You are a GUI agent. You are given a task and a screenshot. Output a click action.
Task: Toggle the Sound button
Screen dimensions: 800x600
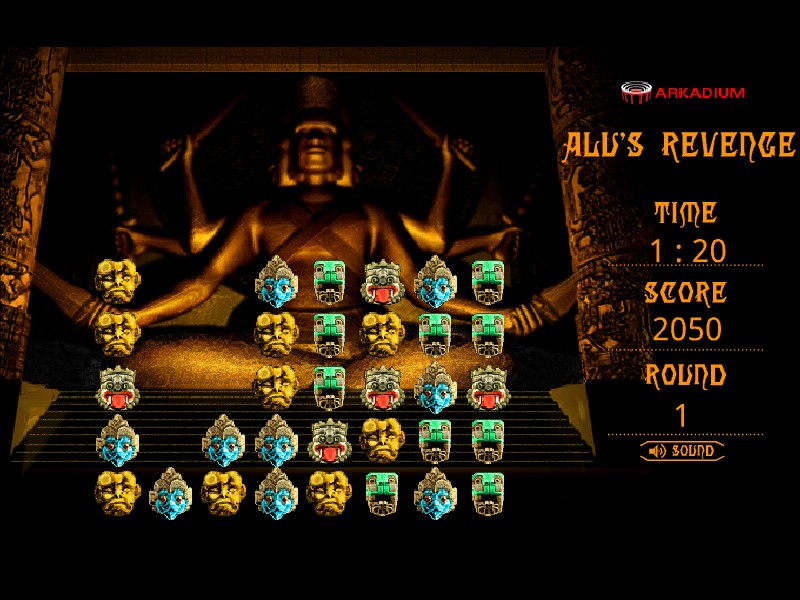tap(683, 451)
